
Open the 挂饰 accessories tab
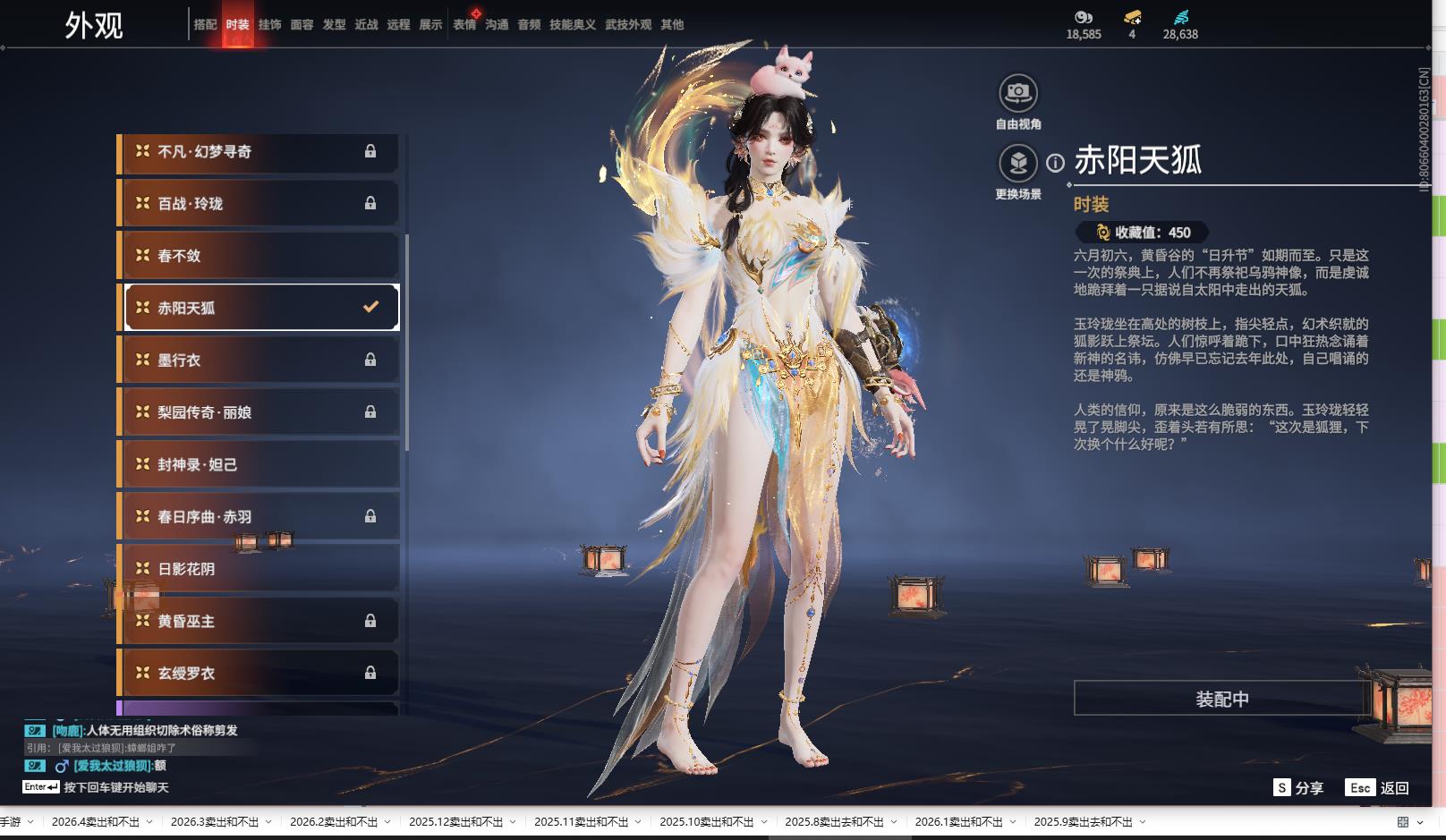[269, 25]
